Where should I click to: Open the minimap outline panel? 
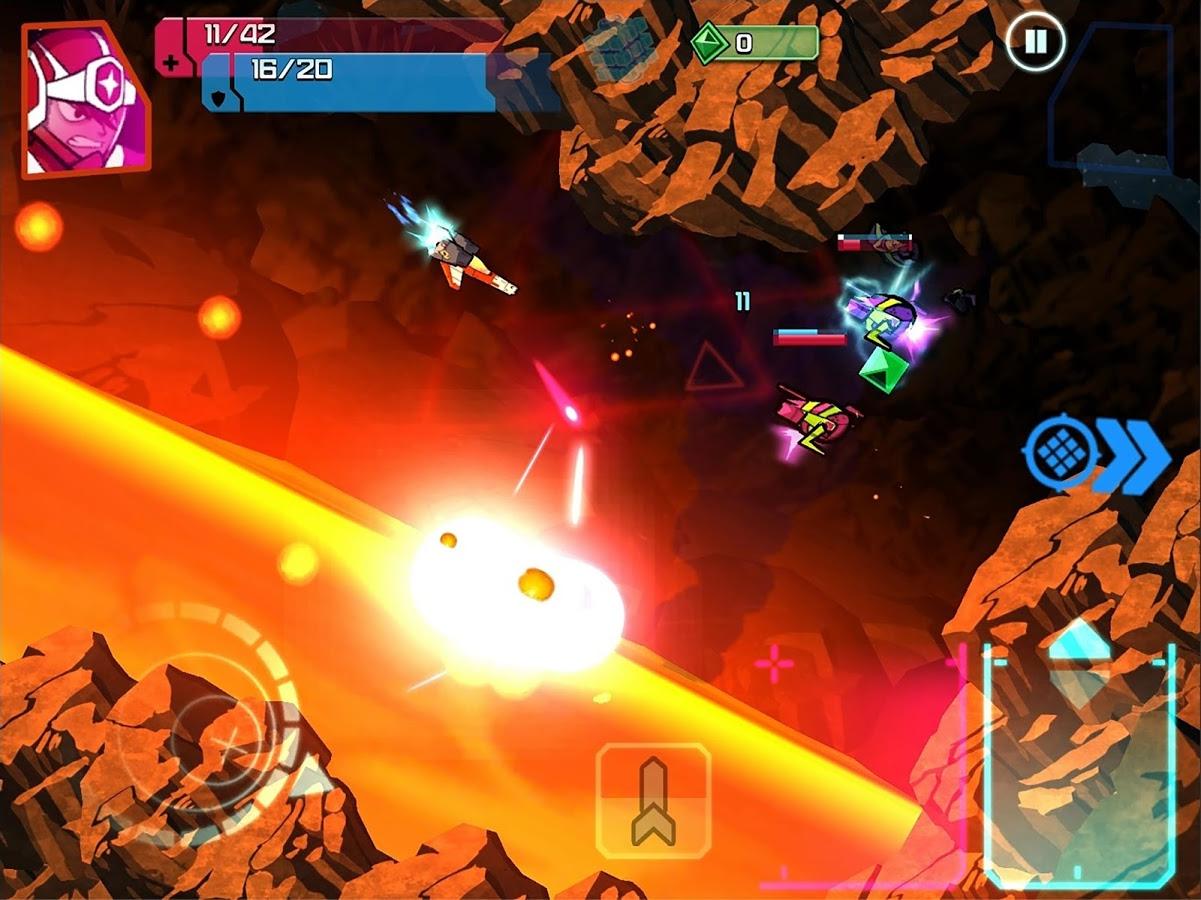[1112, 97]
